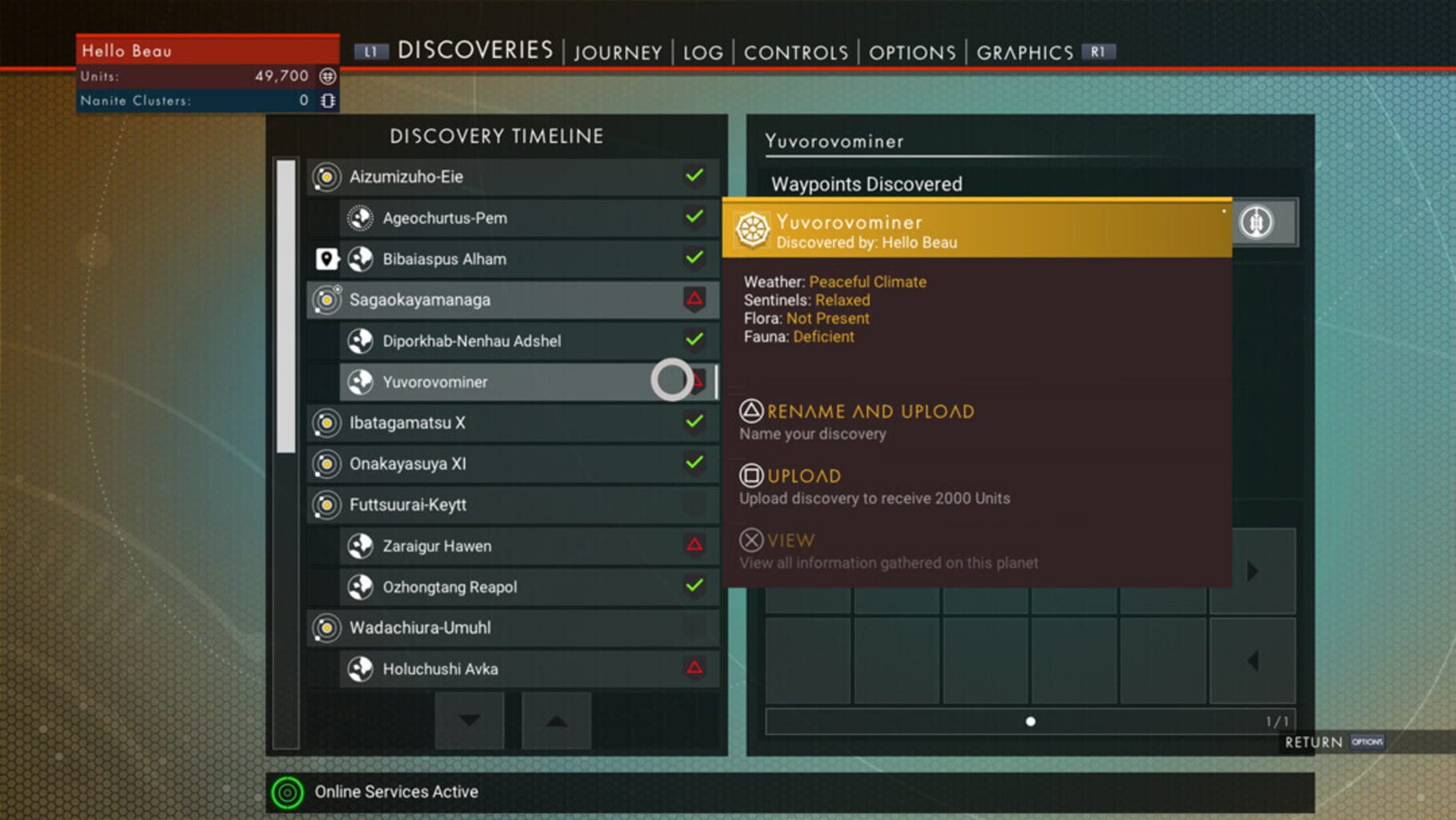Switch to the OPTIONS tab
Viewport: 1456px width, 820px height.
tap(912, 52)
